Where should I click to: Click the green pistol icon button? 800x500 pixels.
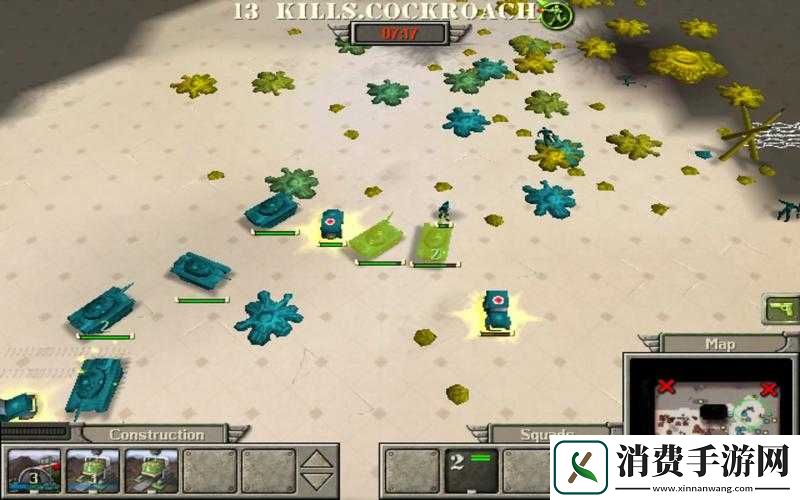coord(780,309)
